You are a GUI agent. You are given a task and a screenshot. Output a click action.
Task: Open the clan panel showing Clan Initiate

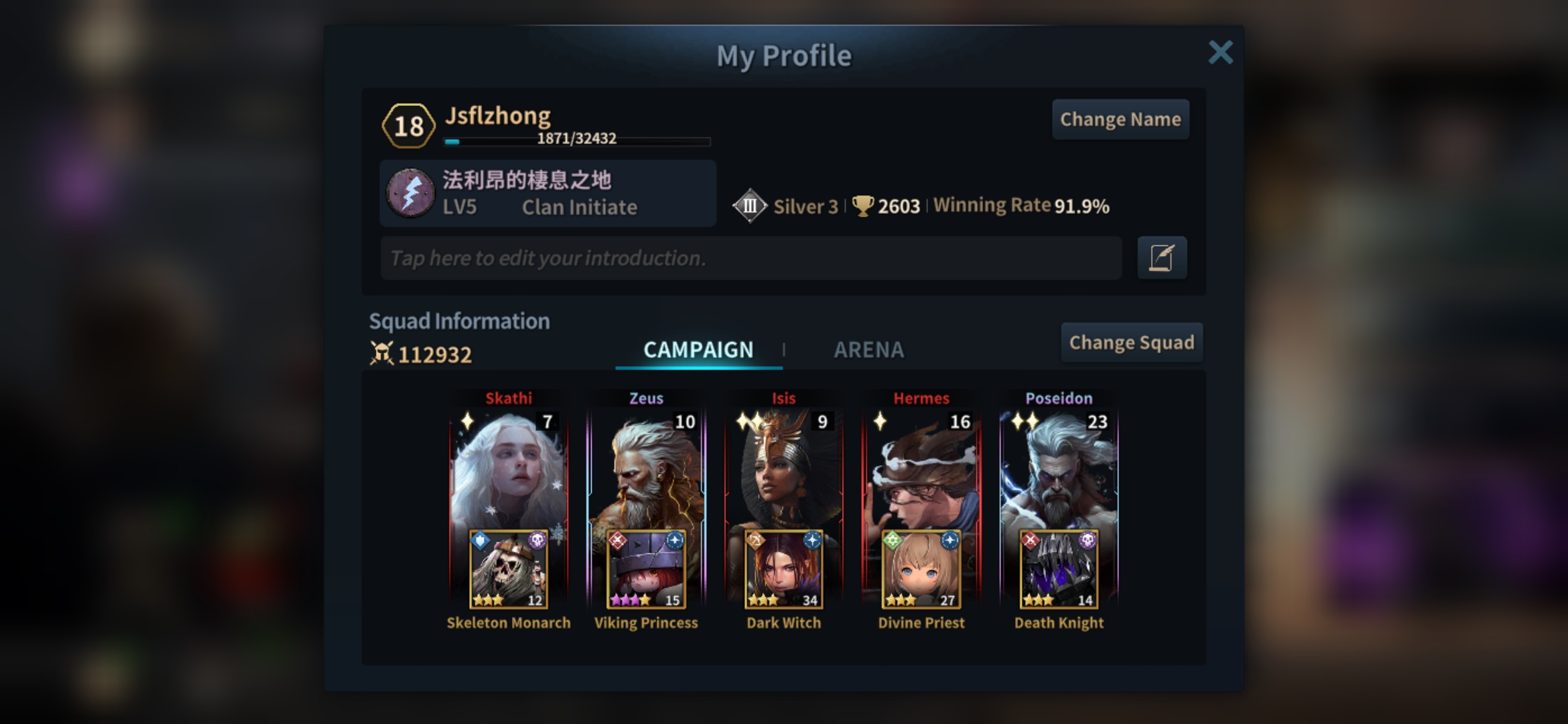tap(547, 193)
